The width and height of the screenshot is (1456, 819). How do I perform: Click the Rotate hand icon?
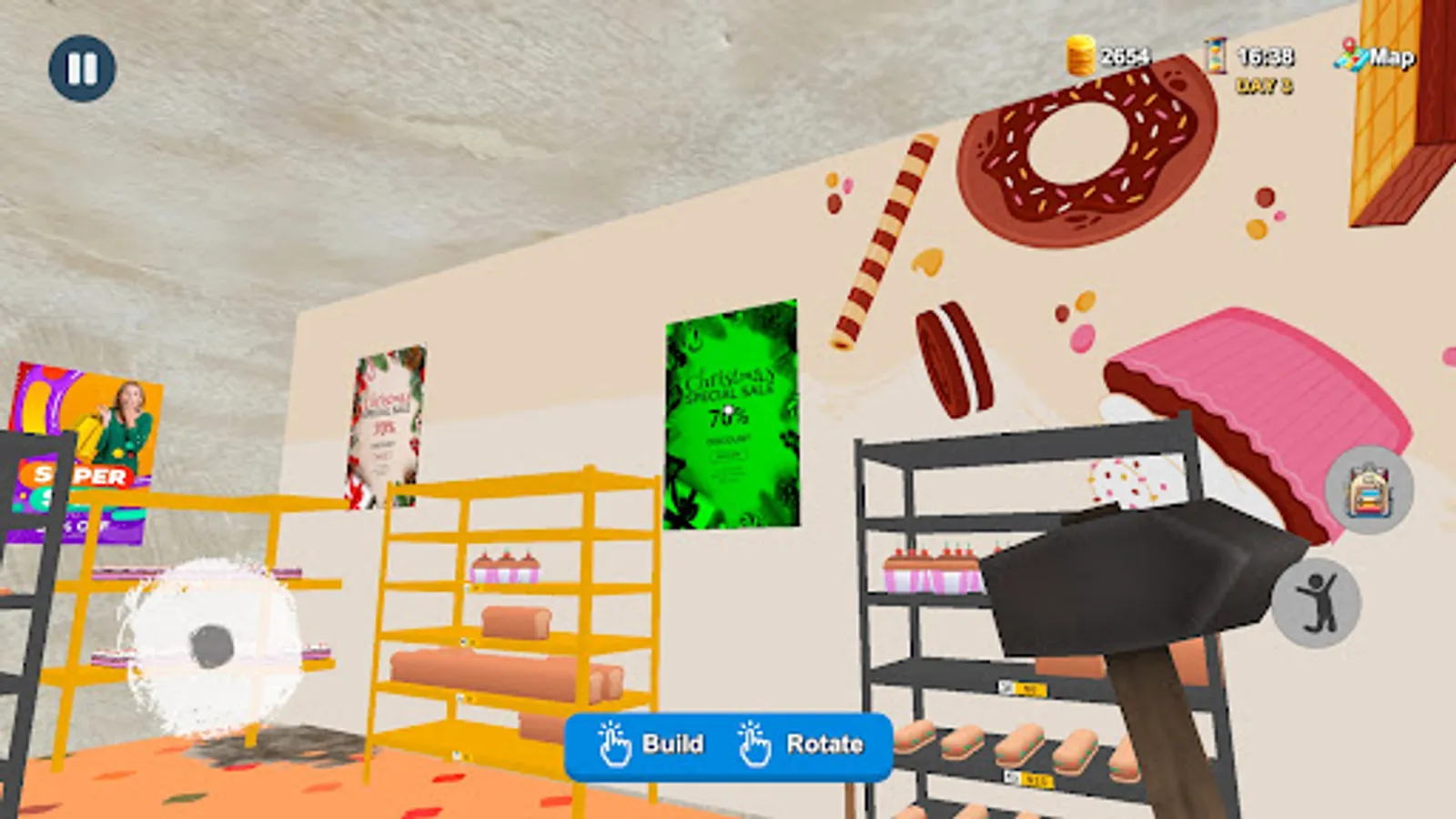pyautogui.click(x=753, y=744)
